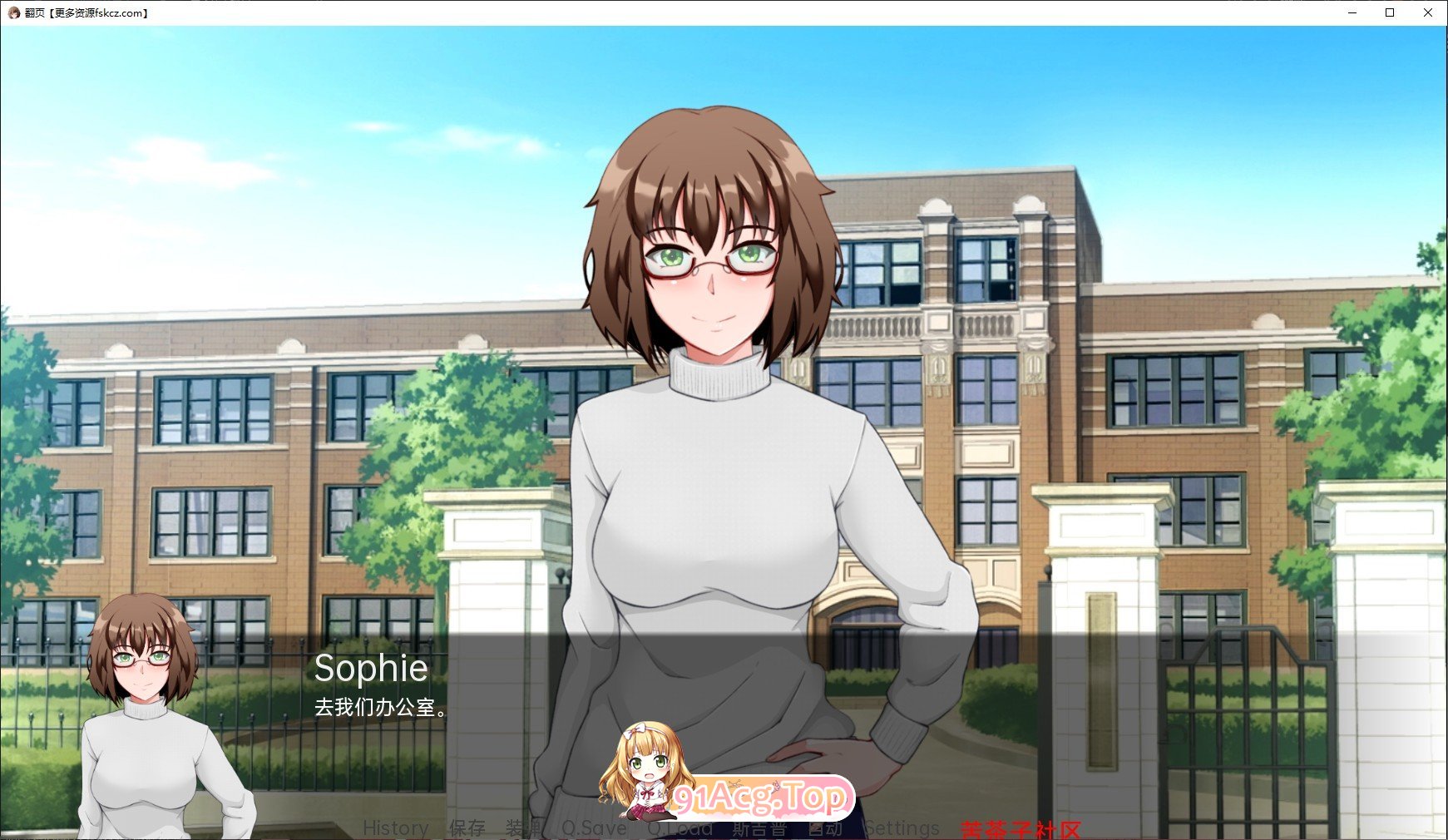
Task: Open the History log
Action: 396,828
